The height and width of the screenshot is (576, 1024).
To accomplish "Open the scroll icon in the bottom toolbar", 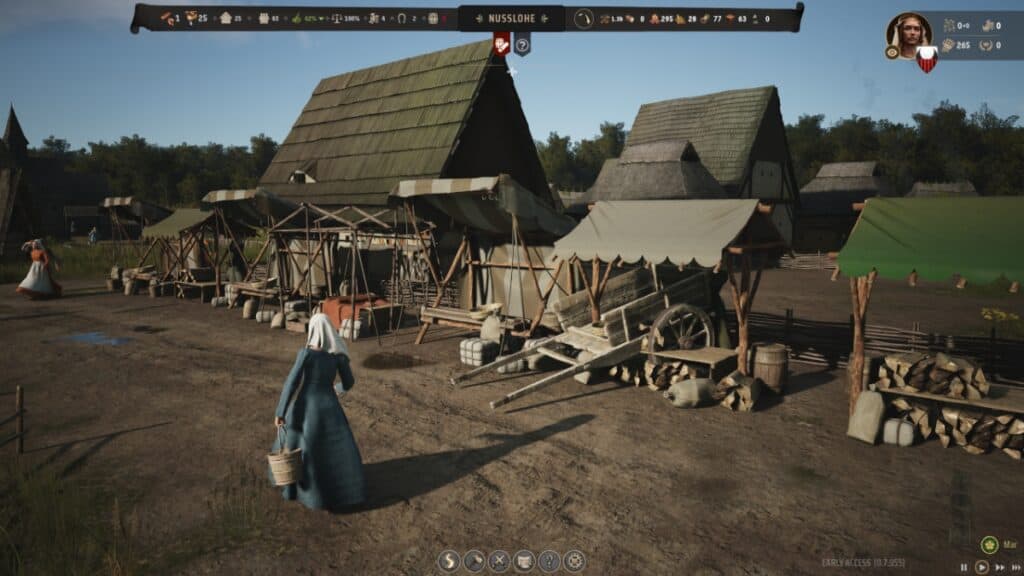I will [524, 561].
